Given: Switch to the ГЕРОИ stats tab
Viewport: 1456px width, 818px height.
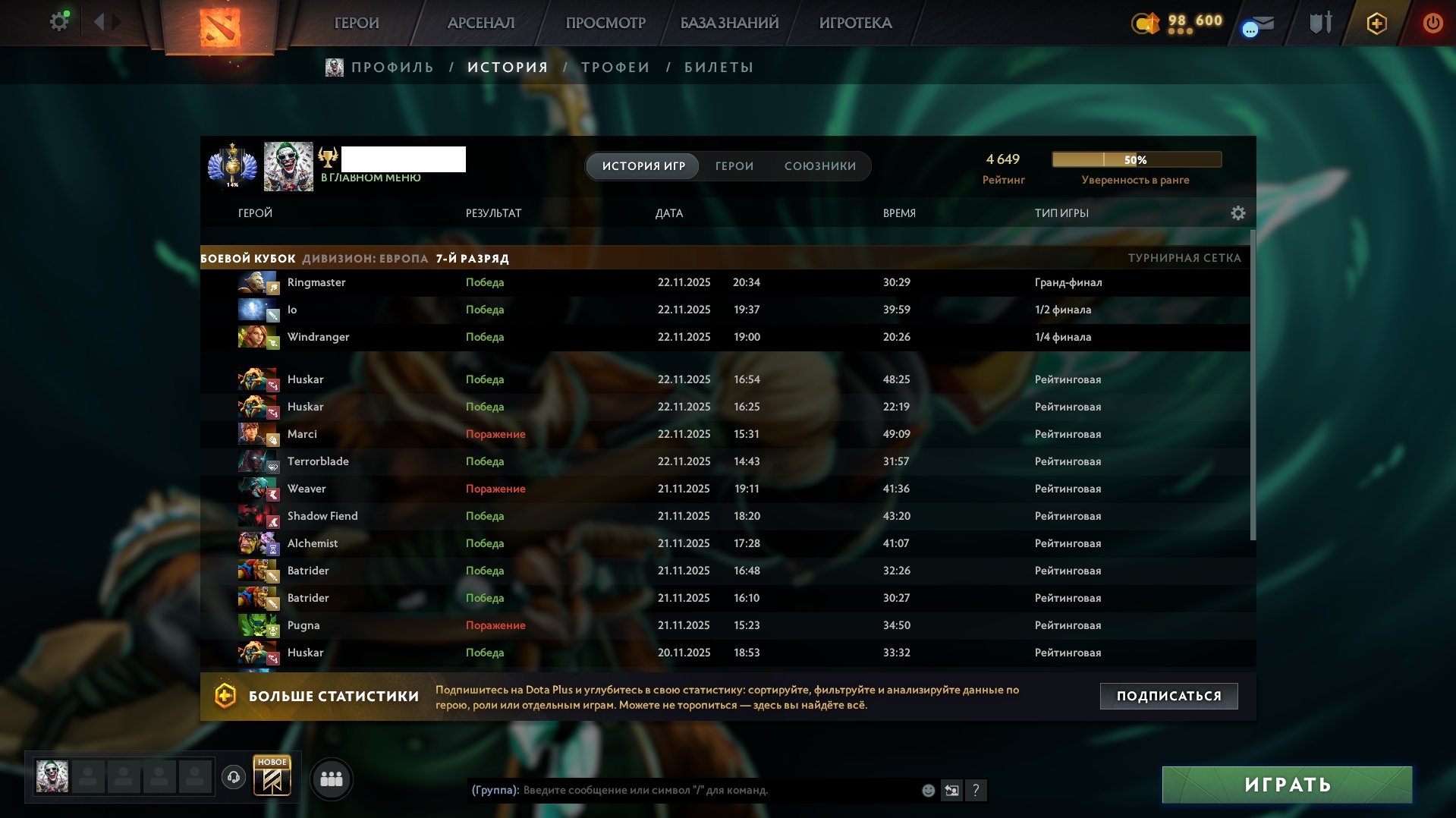Looking at the screenshot, I should click(733, 165).
